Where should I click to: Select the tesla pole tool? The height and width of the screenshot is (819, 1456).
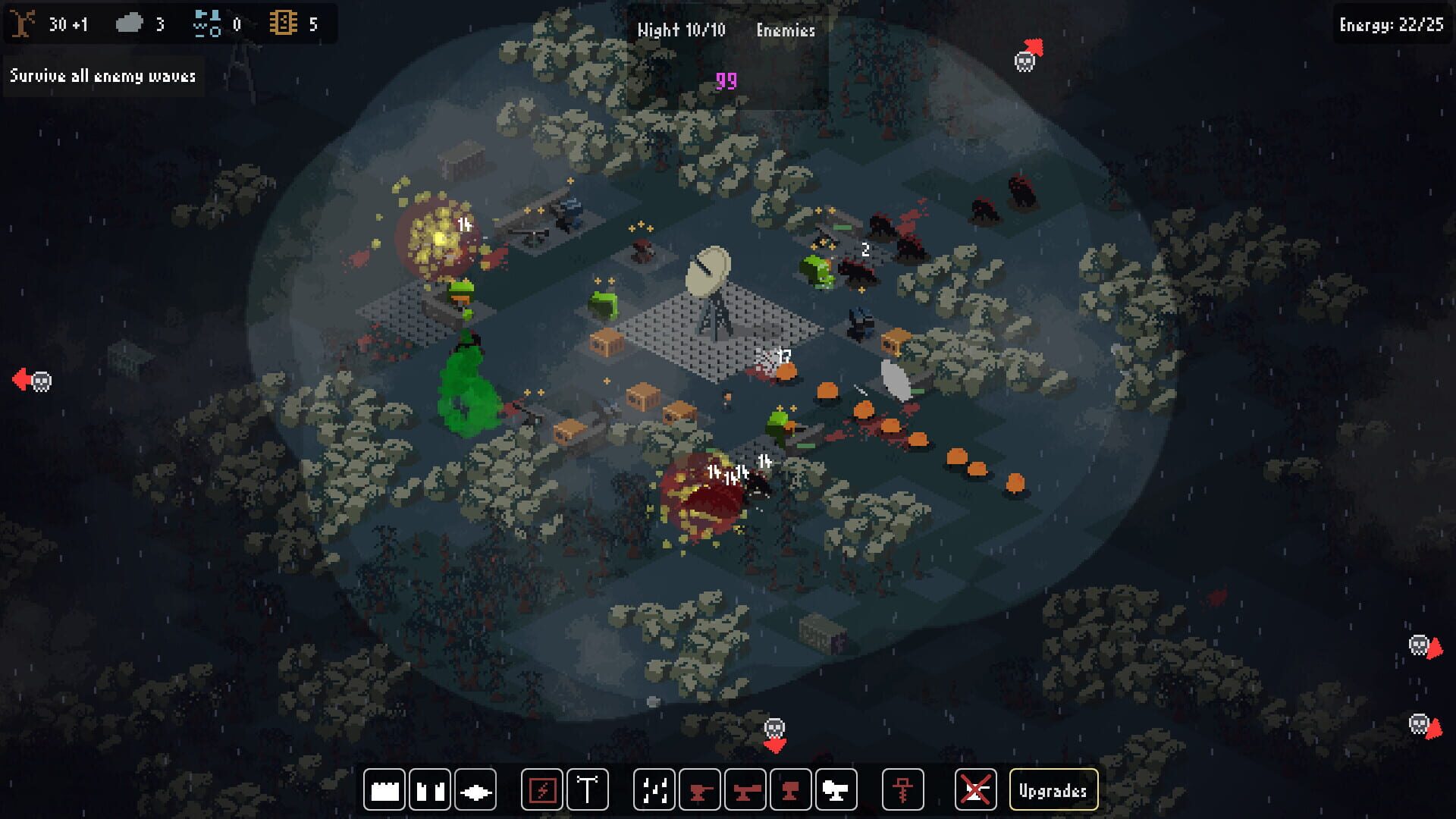click(x=589, y=789)
